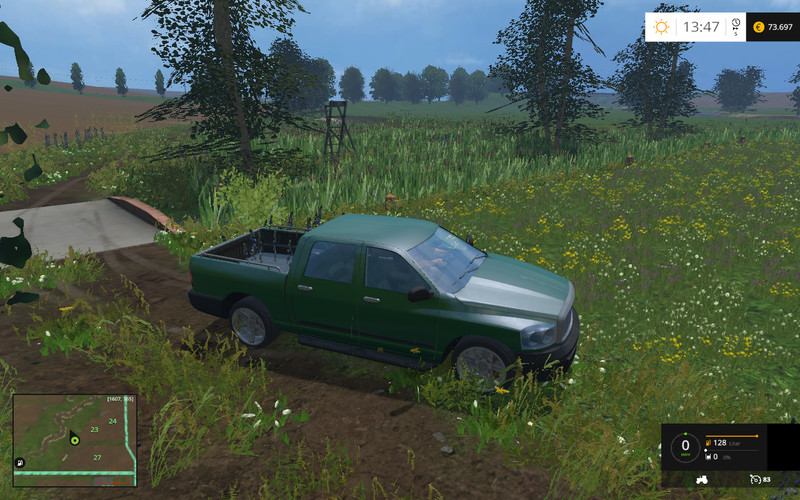Viewport: 800px width, 500px height.
Task: Click the time-scale clock icon
Action: [x=735, y=25]
